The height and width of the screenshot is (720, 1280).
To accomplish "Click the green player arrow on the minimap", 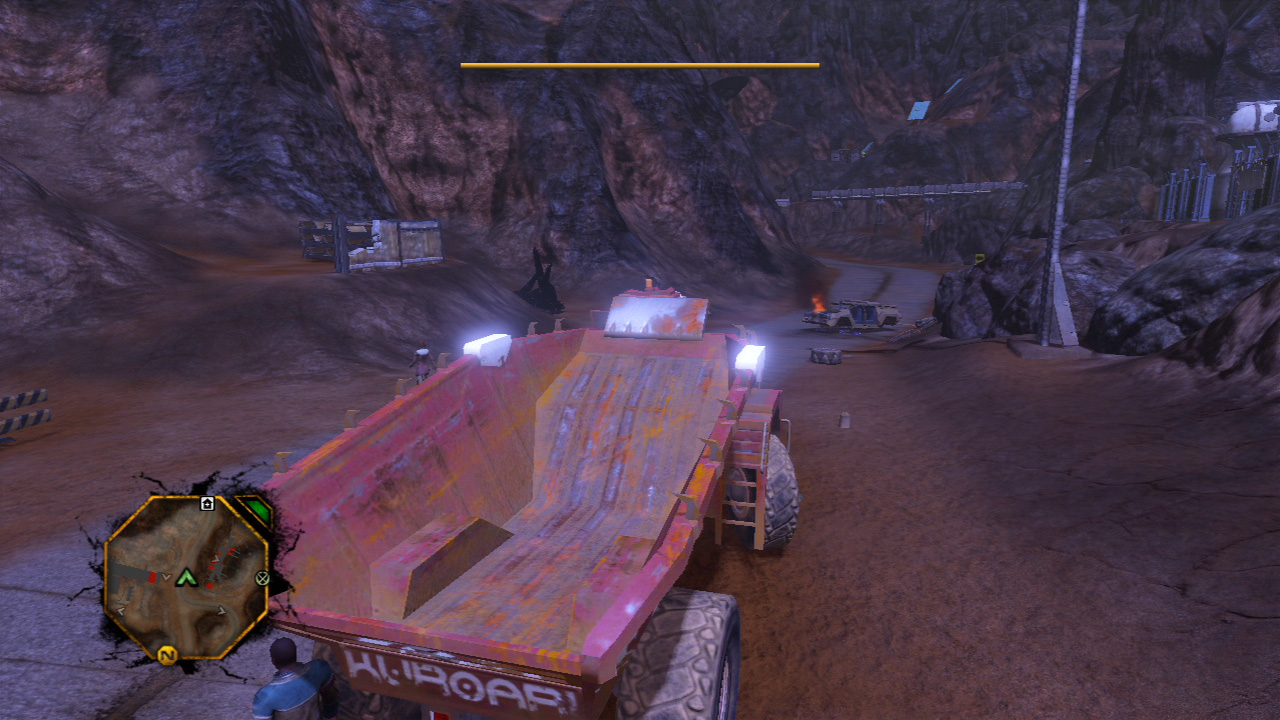I will 185,577.
